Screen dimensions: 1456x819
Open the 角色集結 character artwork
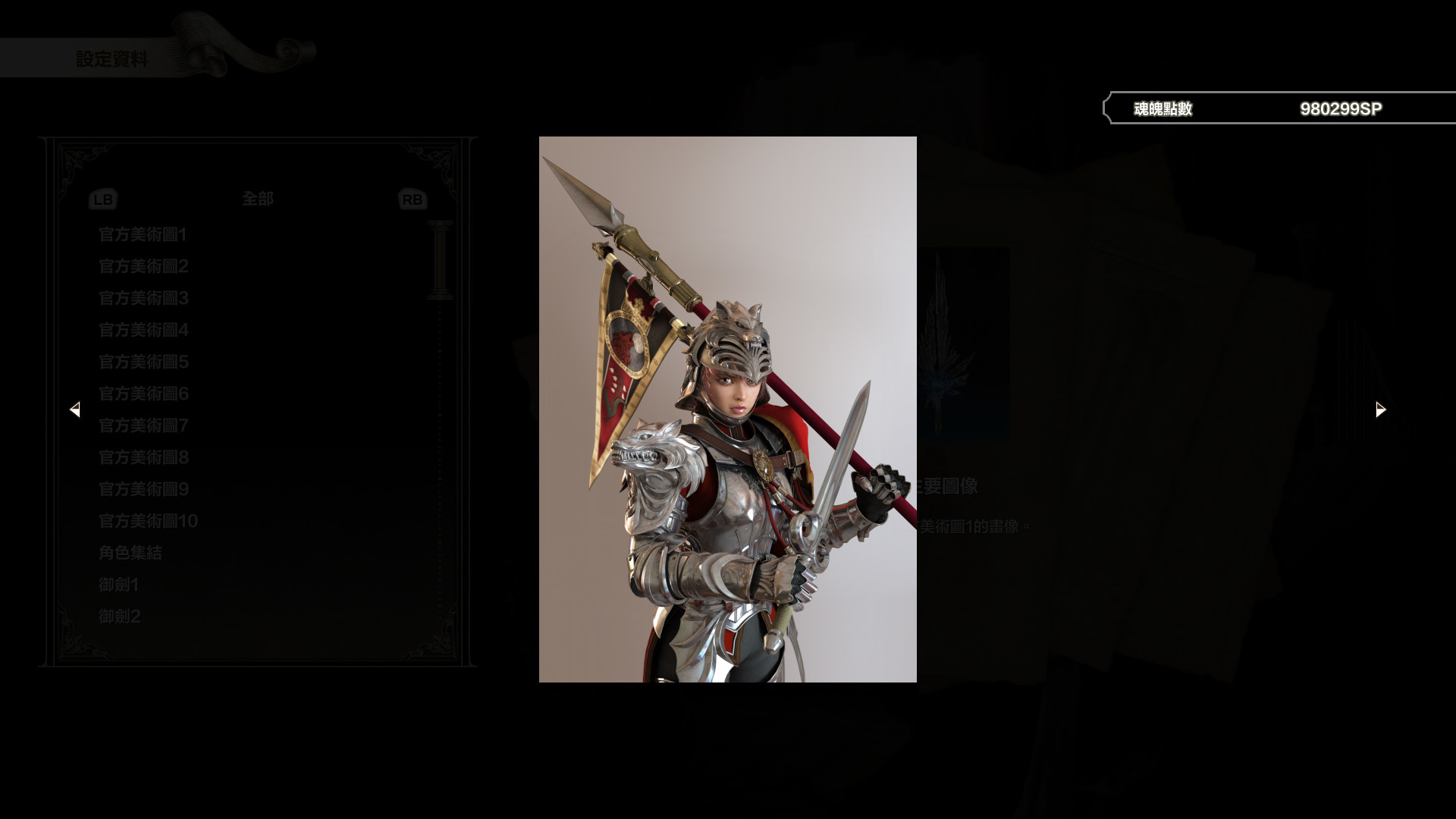(130, 554)
